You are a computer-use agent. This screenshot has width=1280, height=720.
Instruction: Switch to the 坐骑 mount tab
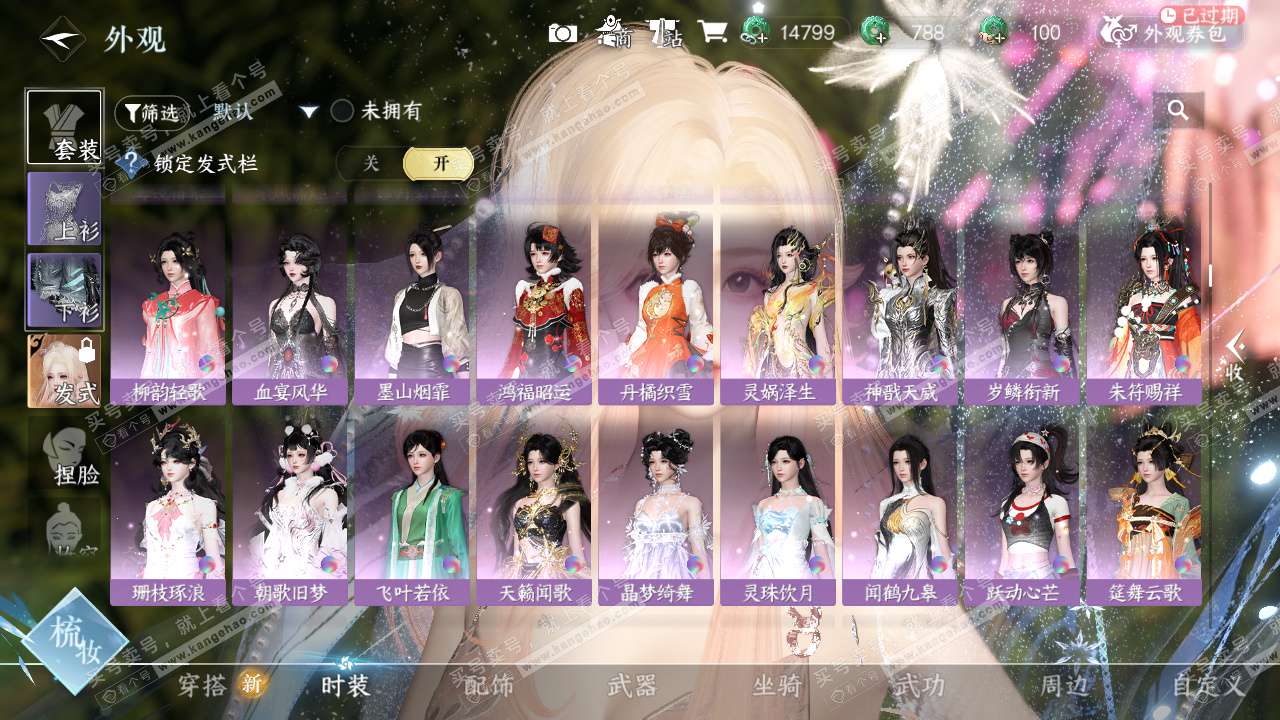(x=777, y=686)
